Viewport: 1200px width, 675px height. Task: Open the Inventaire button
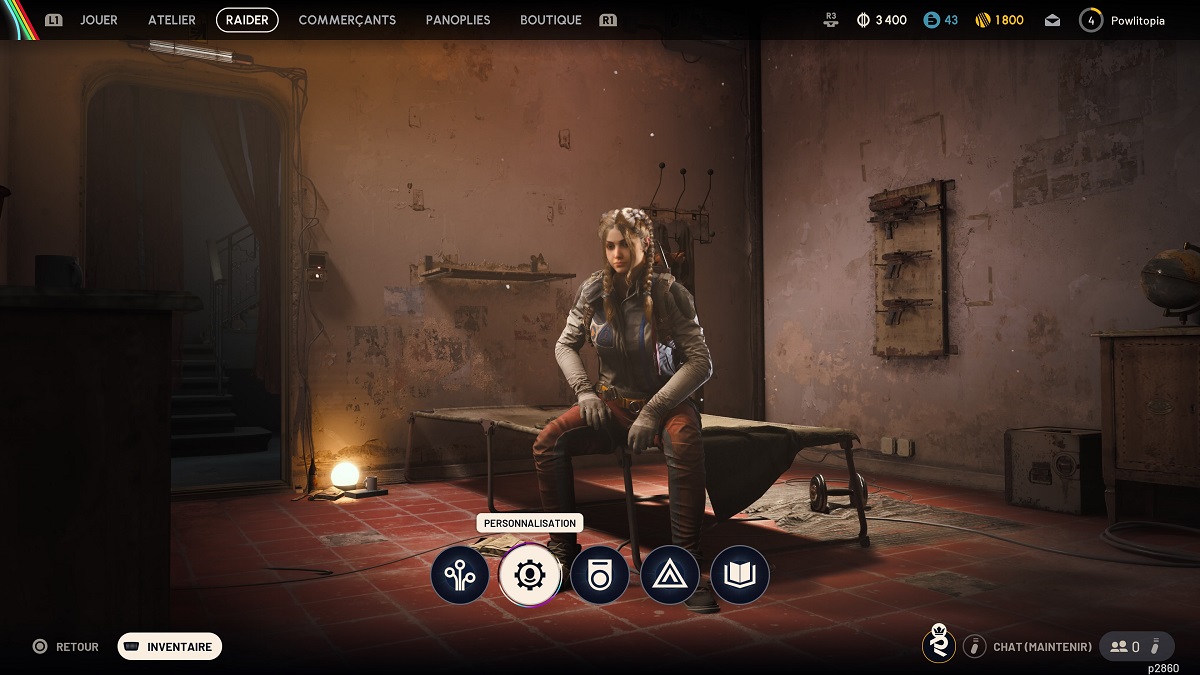170,647
